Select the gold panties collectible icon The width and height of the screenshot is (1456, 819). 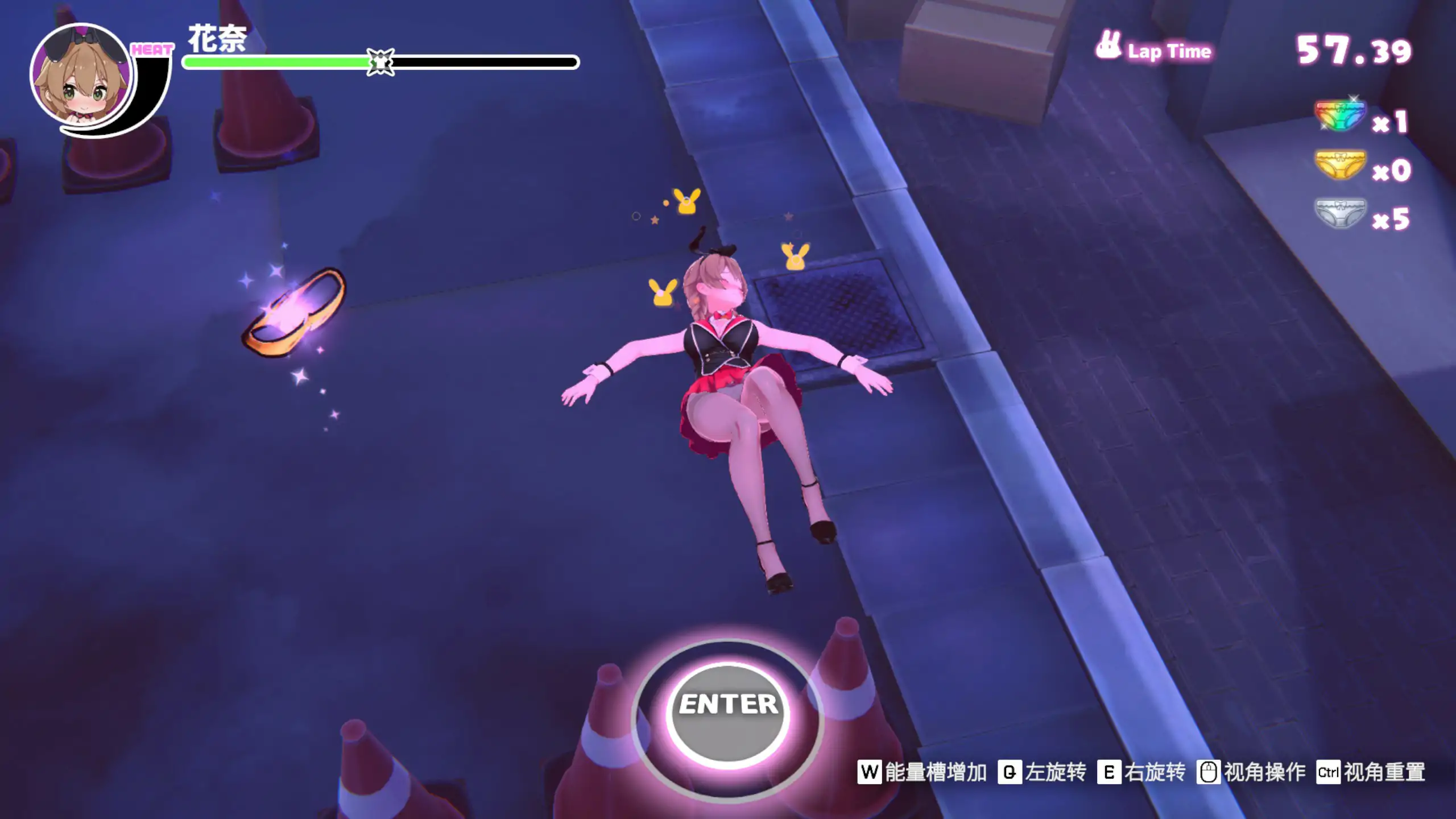(1340, 166)
